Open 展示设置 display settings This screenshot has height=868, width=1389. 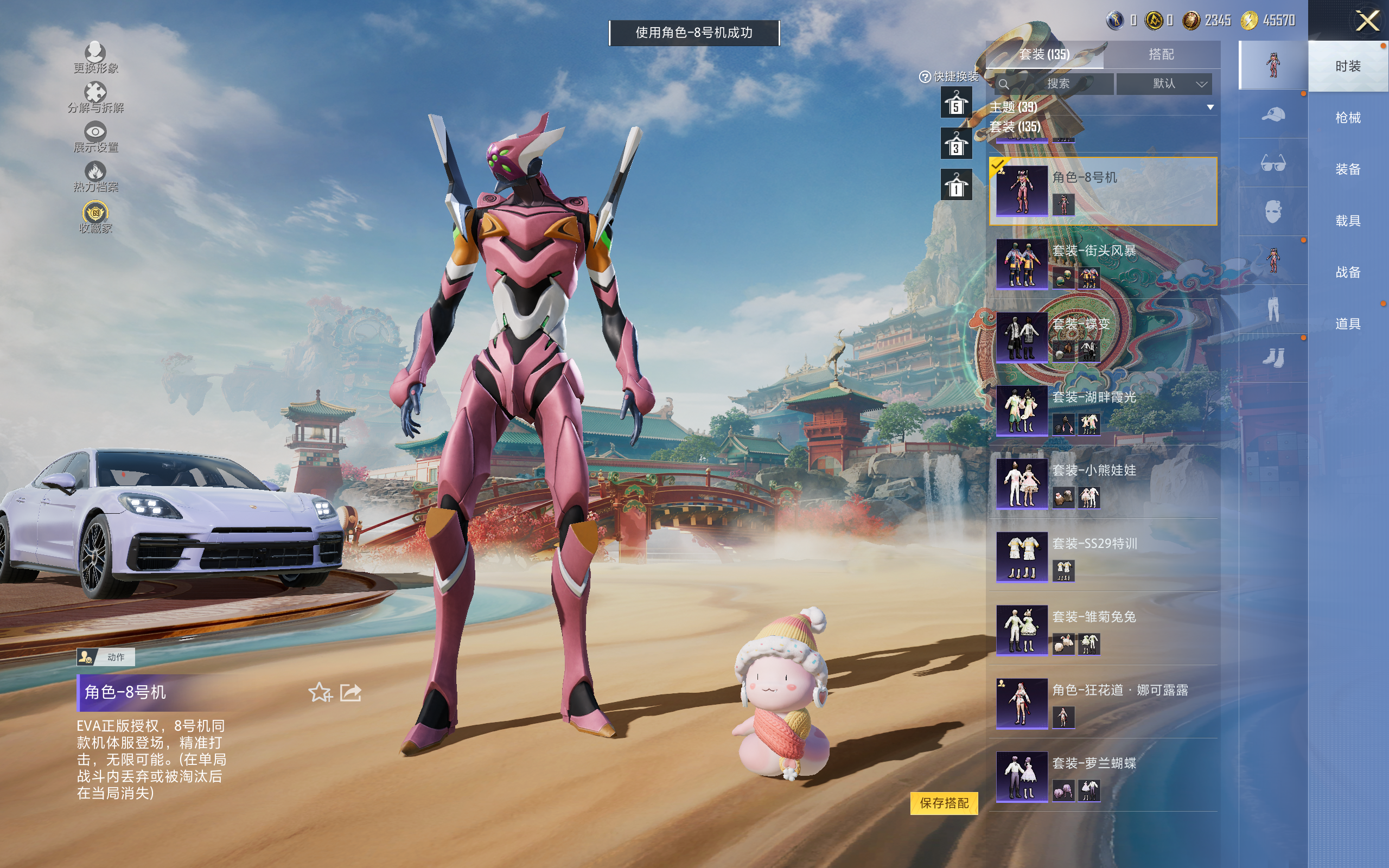coord(95,138)
